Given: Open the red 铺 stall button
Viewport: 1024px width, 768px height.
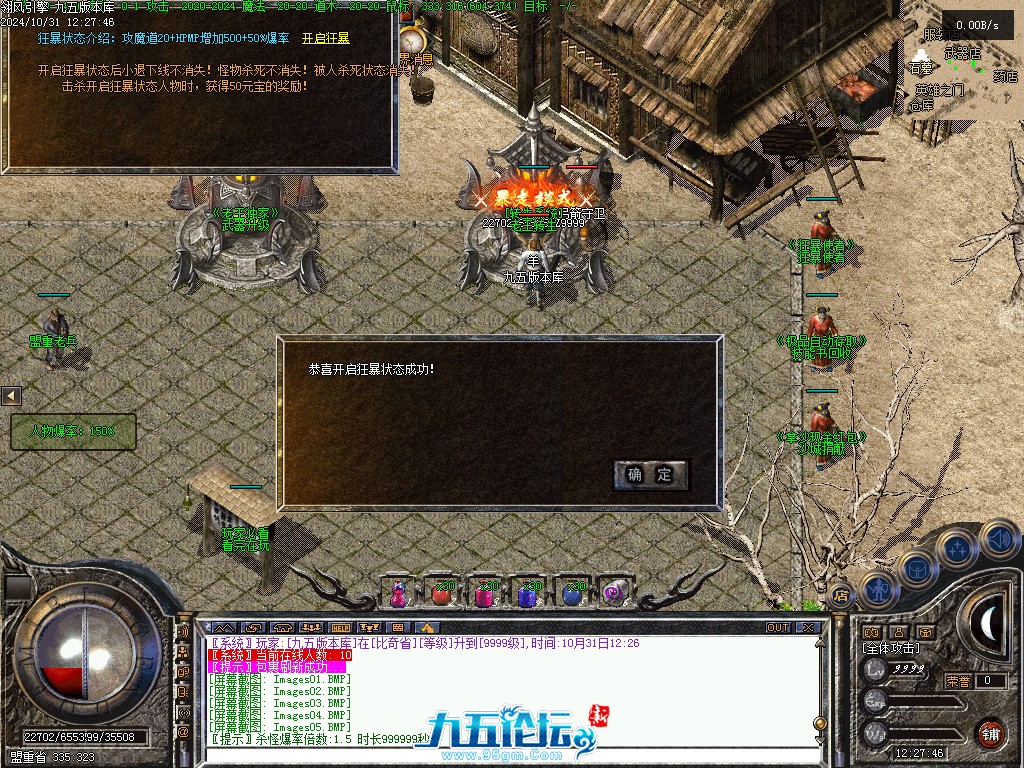Looking at the screenshot, I should [x=990, y=731].
